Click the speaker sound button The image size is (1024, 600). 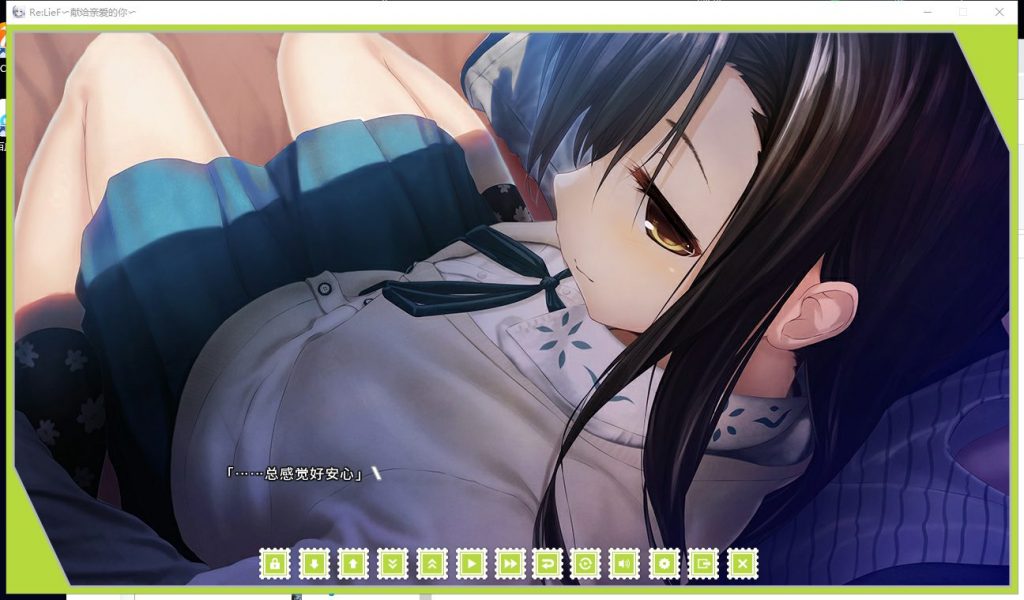(x=625, y=564)
